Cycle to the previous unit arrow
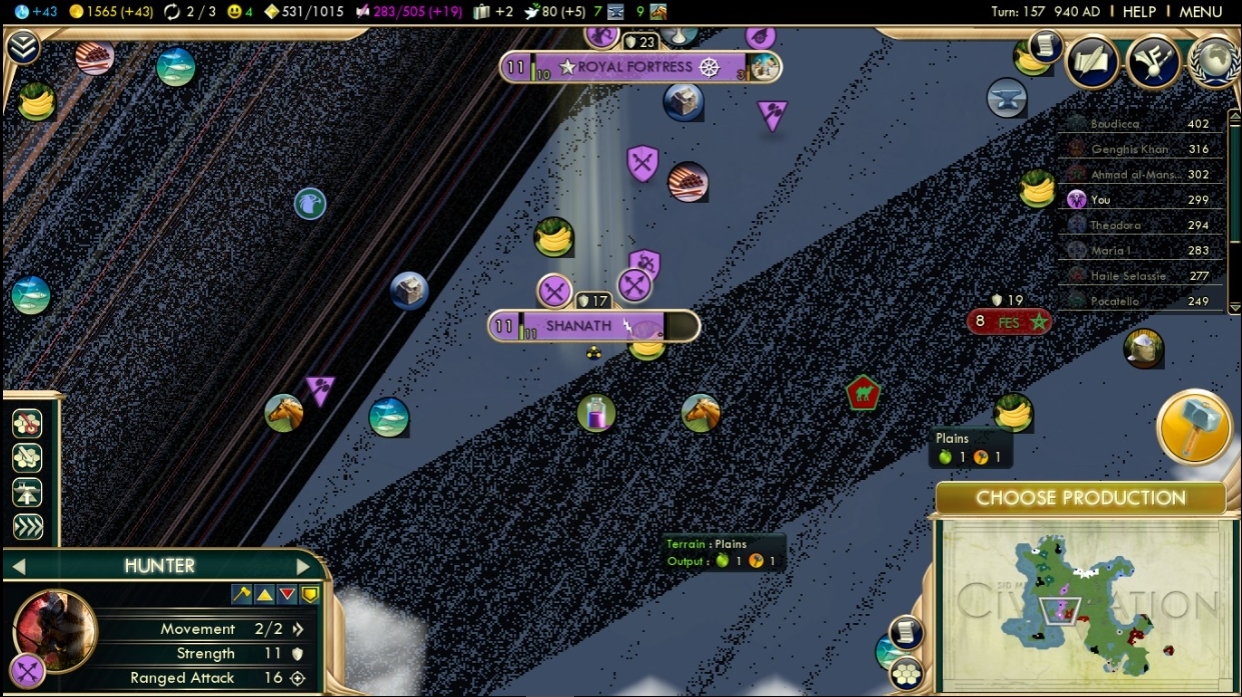Viewport: 1242px width, 697px height. (x=18, y=567)
